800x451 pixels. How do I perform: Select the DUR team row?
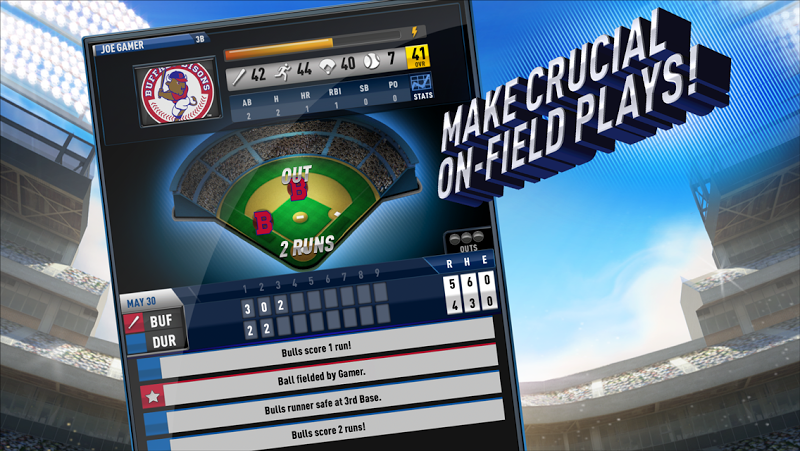click(x=153, y=343)
